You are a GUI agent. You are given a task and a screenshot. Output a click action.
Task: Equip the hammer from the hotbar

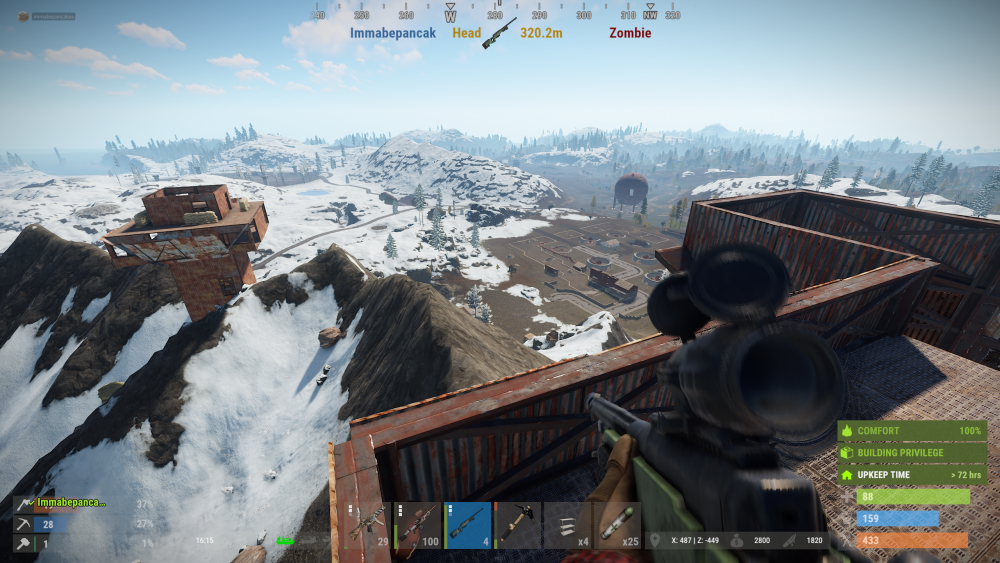[517, 525]
